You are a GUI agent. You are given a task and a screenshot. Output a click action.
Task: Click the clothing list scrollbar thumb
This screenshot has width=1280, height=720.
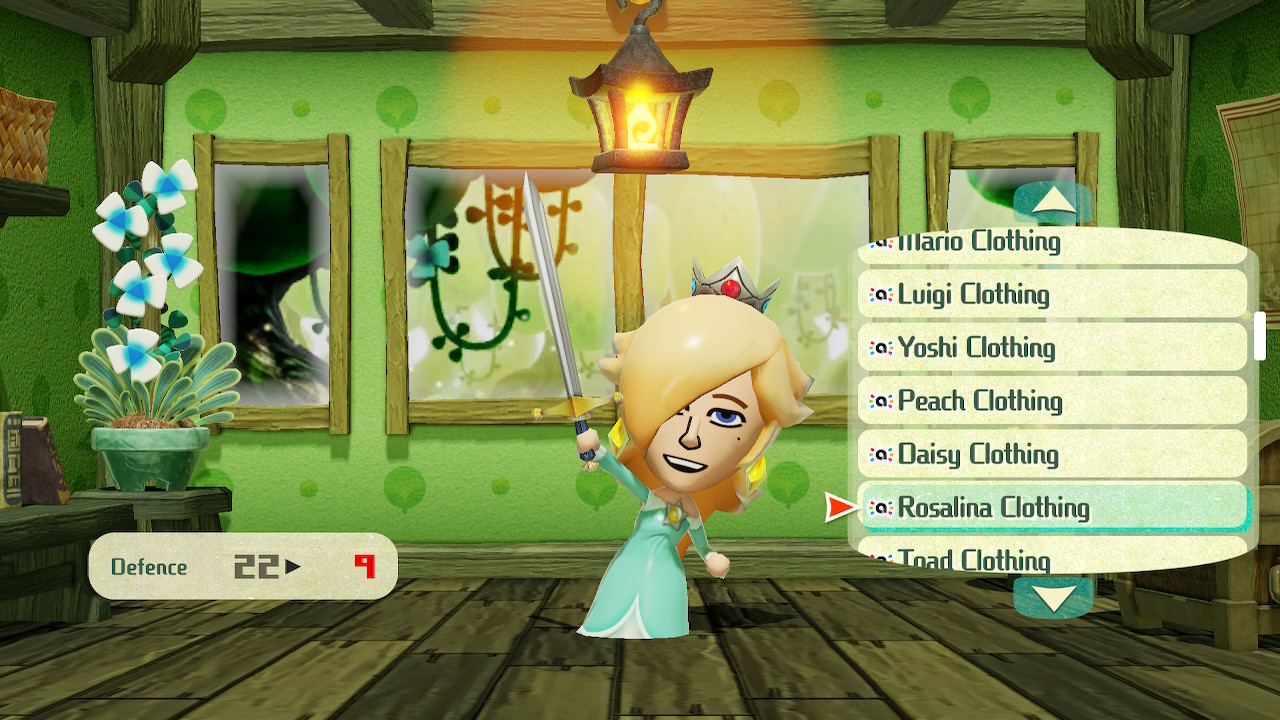pos(1259,336)
